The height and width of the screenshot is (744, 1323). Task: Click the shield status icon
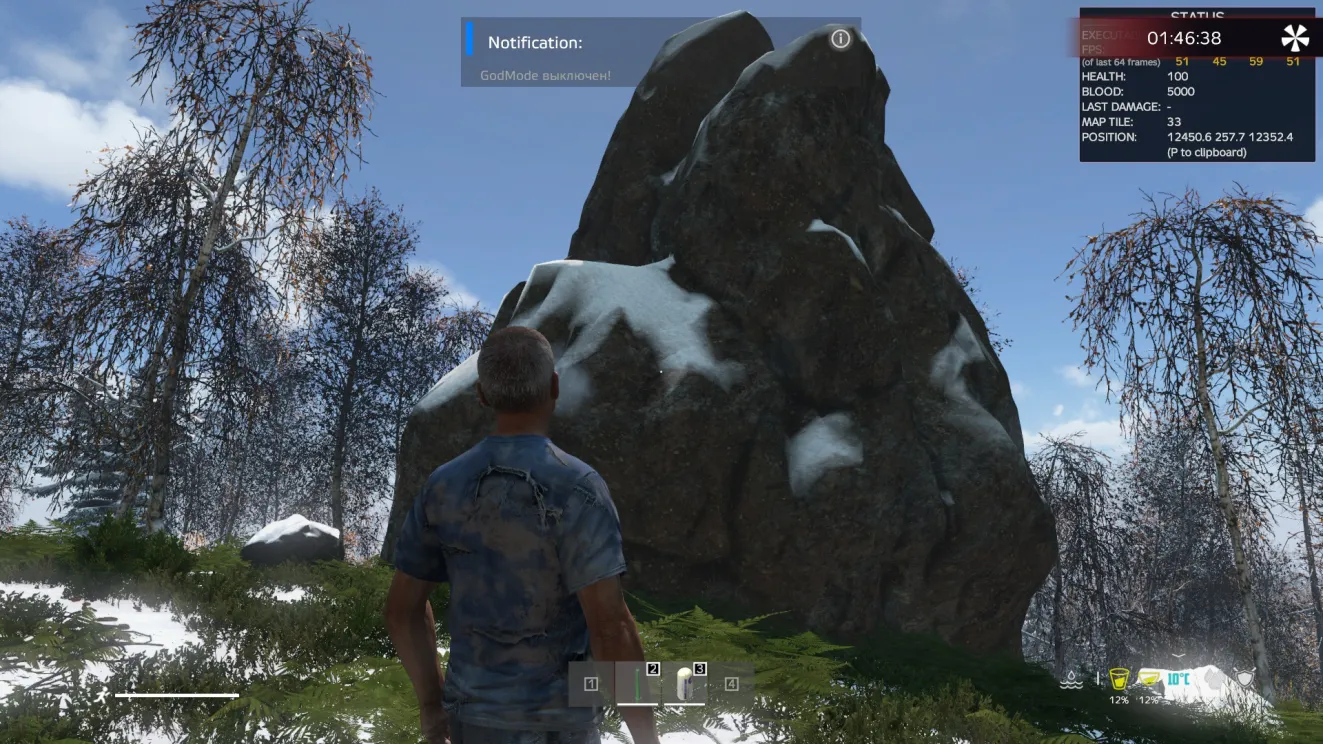tap(1243, 679)
